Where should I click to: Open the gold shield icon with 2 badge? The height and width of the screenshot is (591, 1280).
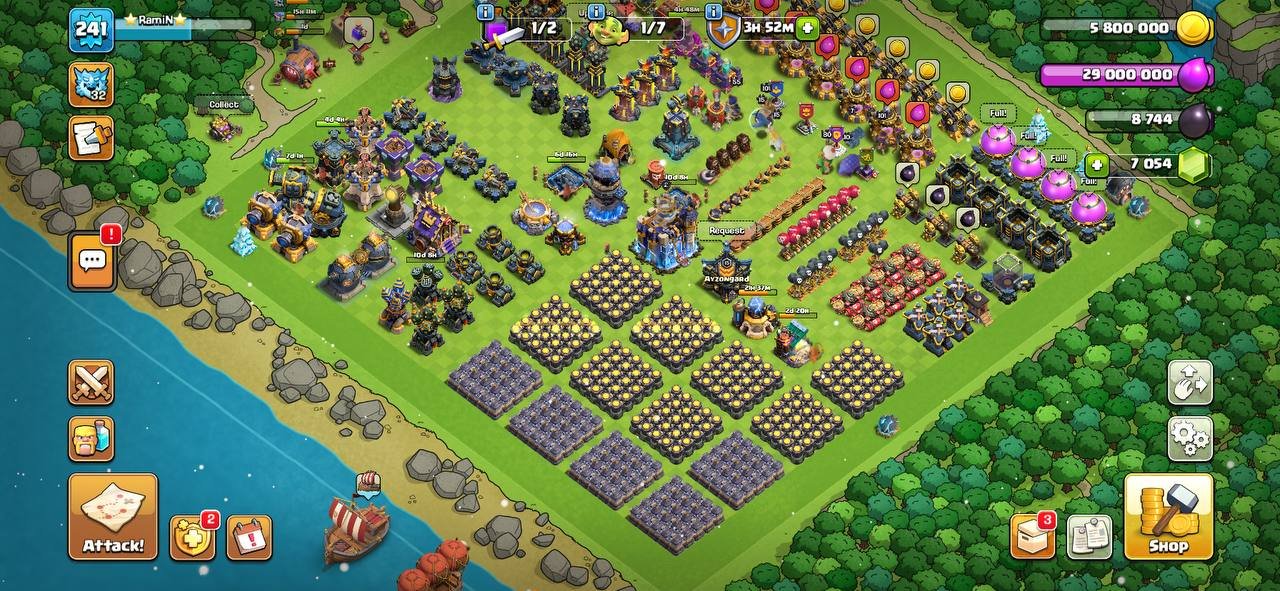coord(192,538)
